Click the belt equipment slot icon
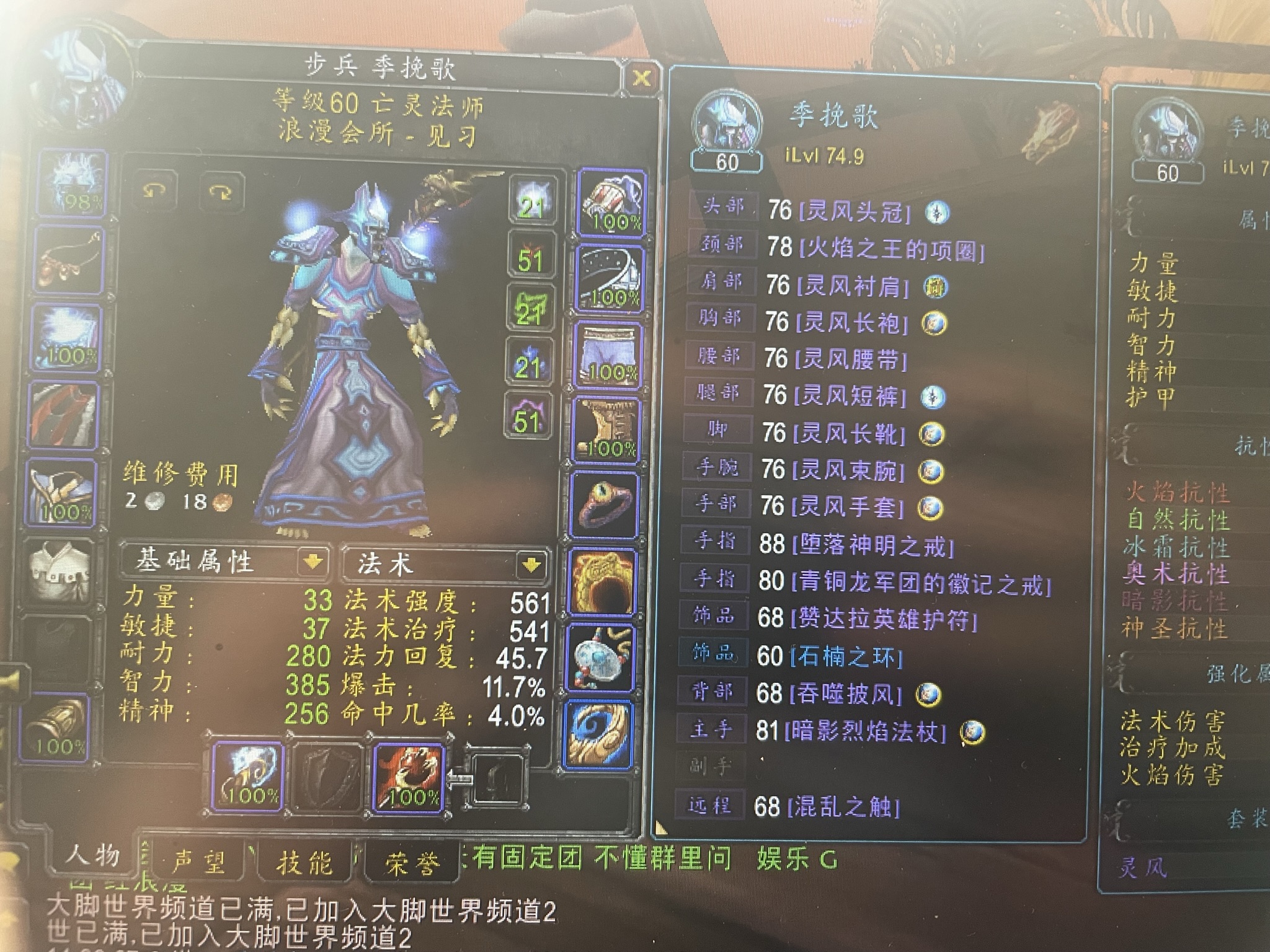Screen dimensions: 1270x952 coord(611,276)
